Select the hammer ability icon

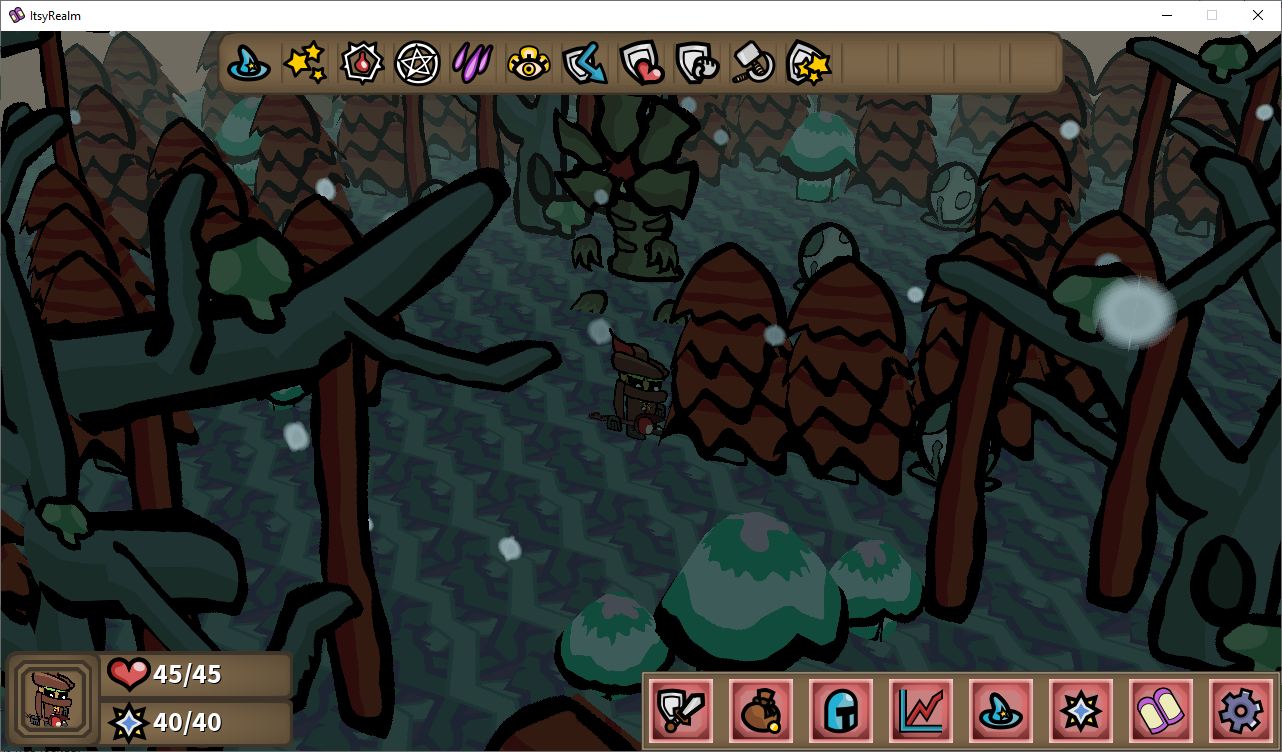[x=752, y=63]
